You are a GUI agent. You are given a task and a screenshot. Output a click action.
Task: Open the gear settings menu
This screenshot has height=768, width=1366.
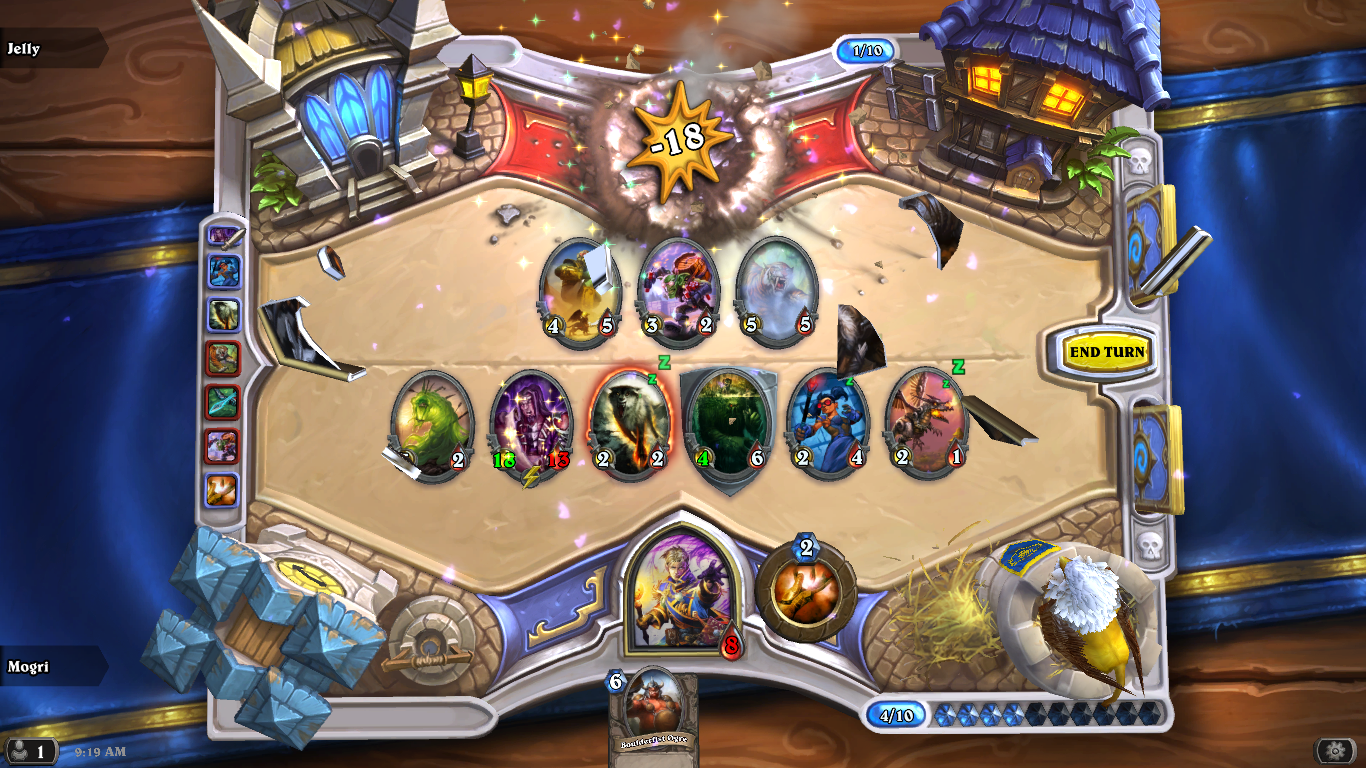coord(1335,750)
